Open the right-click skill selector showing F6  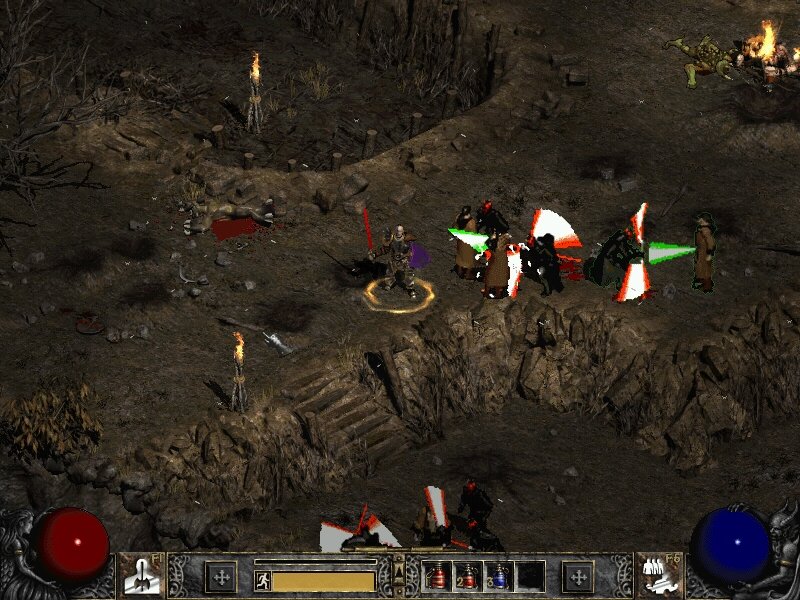point(658,575)
